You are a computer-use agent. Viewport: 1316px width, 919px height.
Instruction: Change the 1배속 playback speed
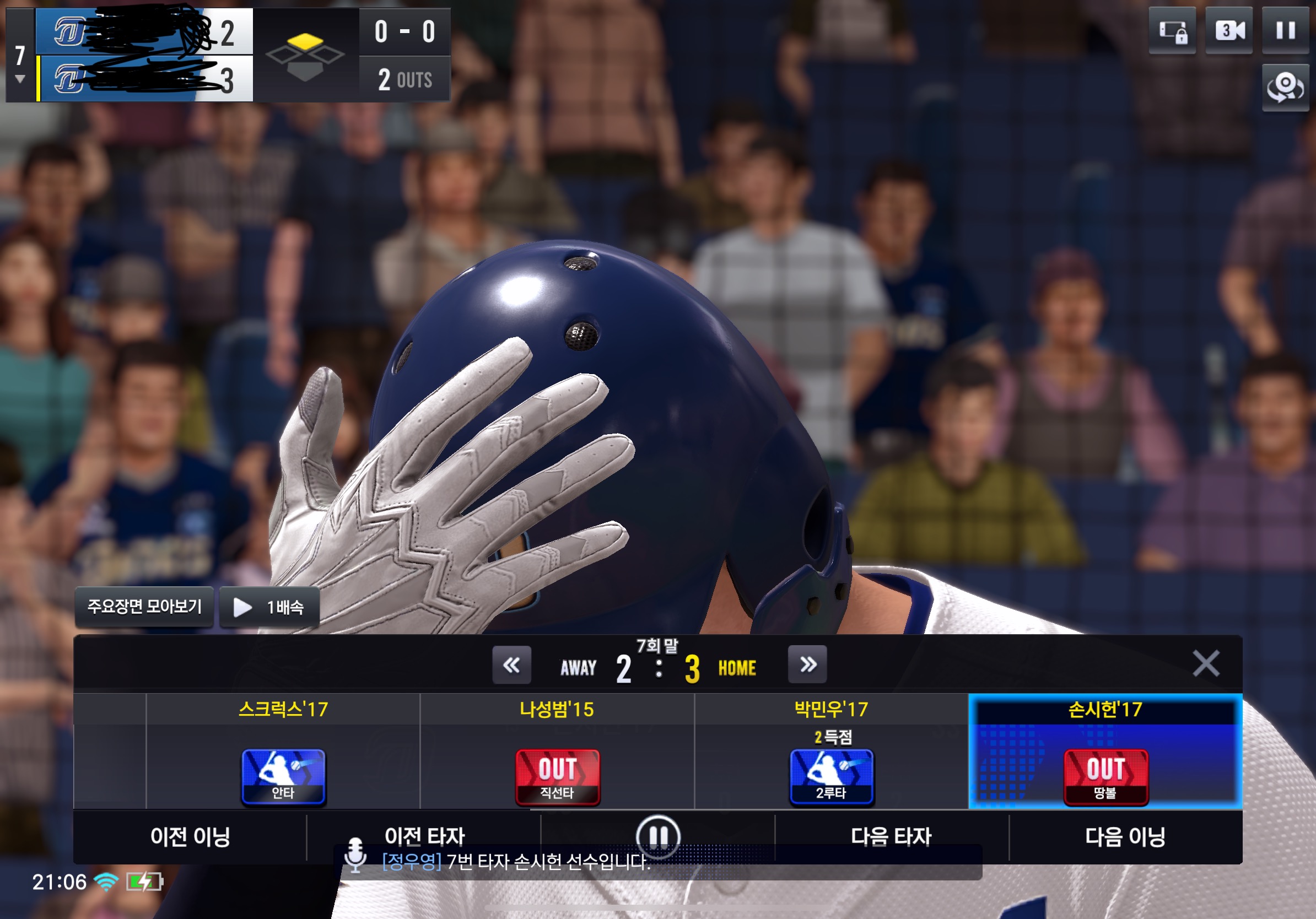pos(269,607)
